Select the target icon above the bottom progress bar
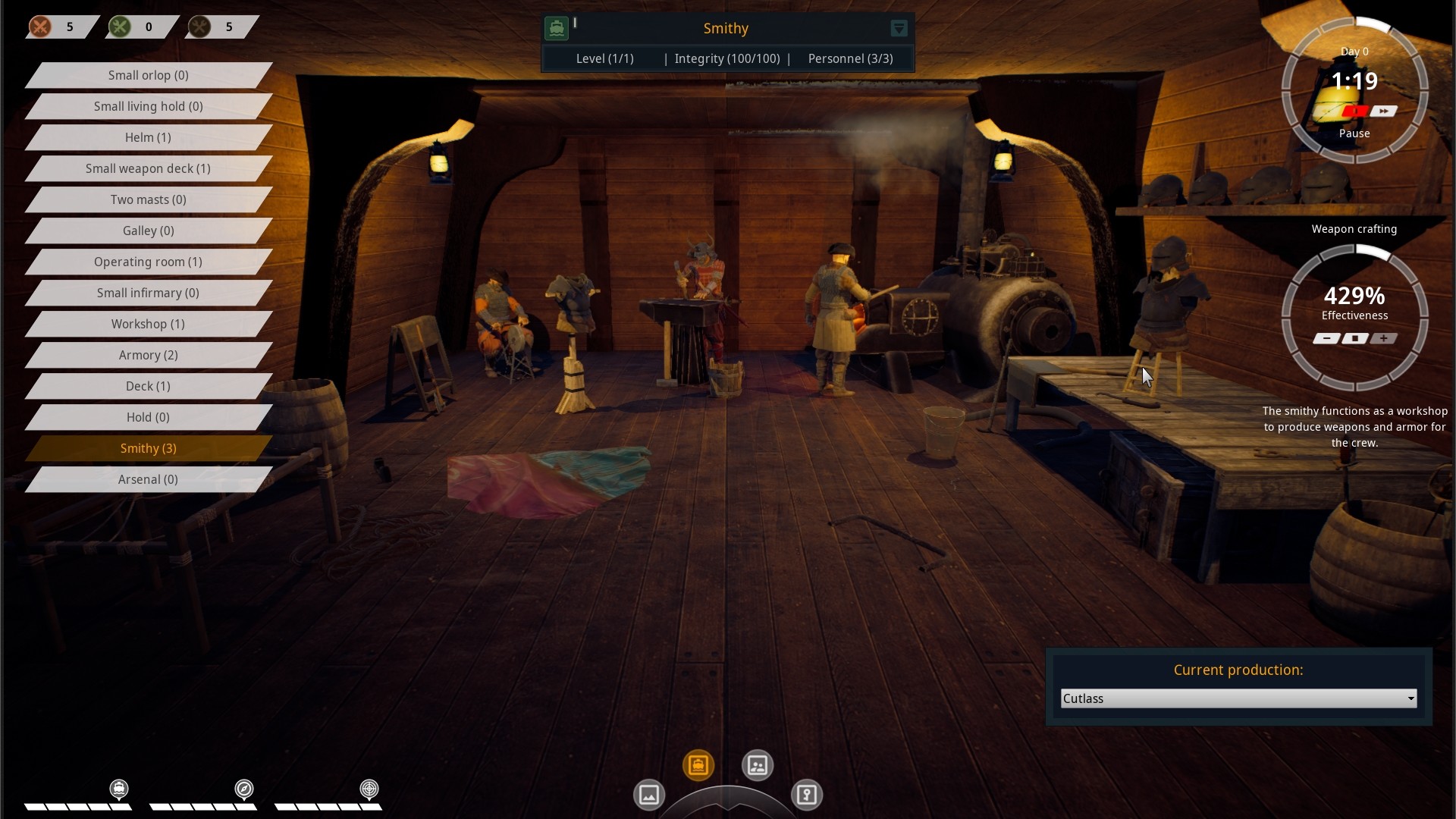This screenshot has height=819, width=1456. click(x=369, y=789)
